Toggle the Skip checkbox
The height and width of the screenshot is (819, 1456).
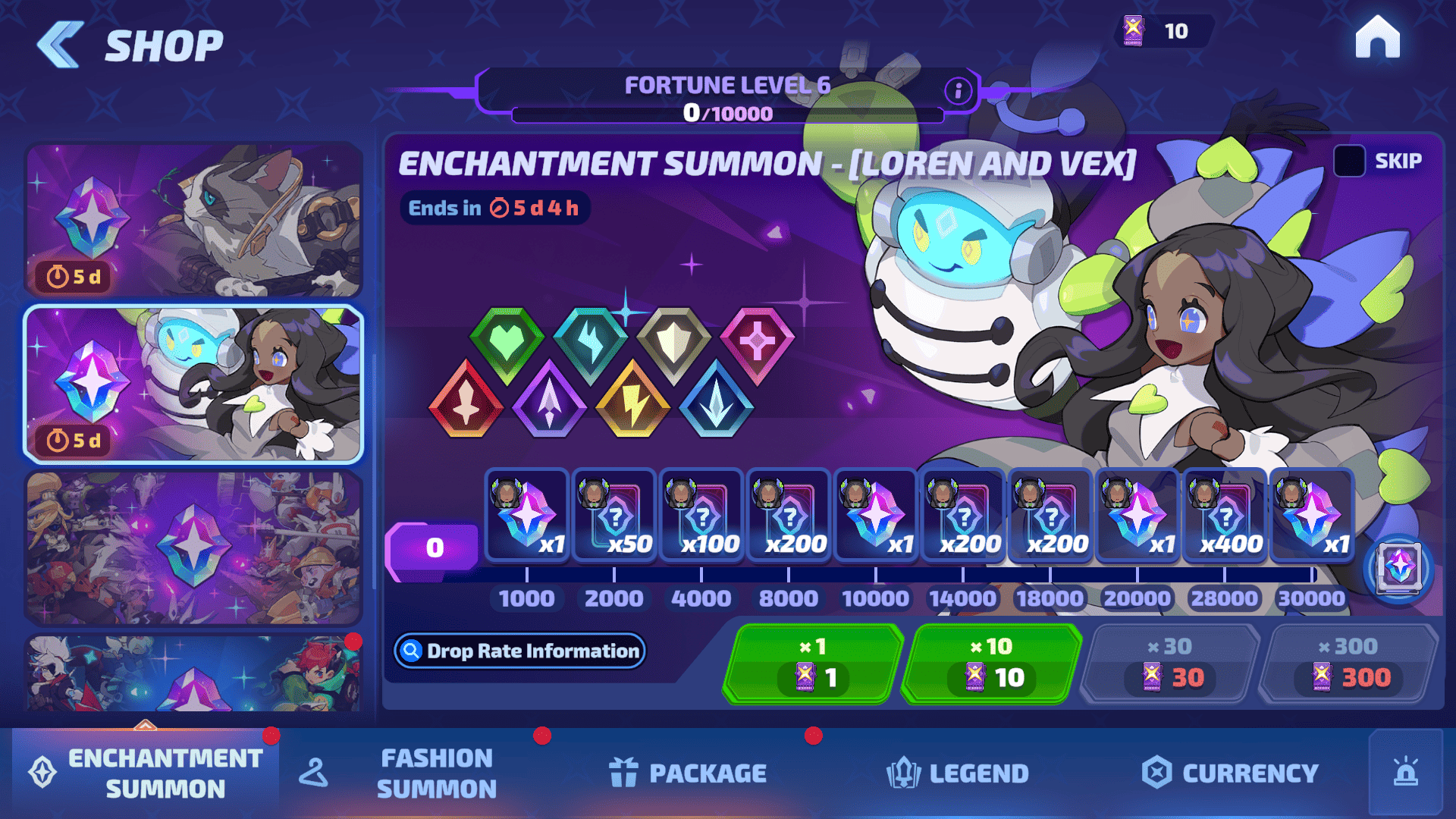tap(1349, 161)
